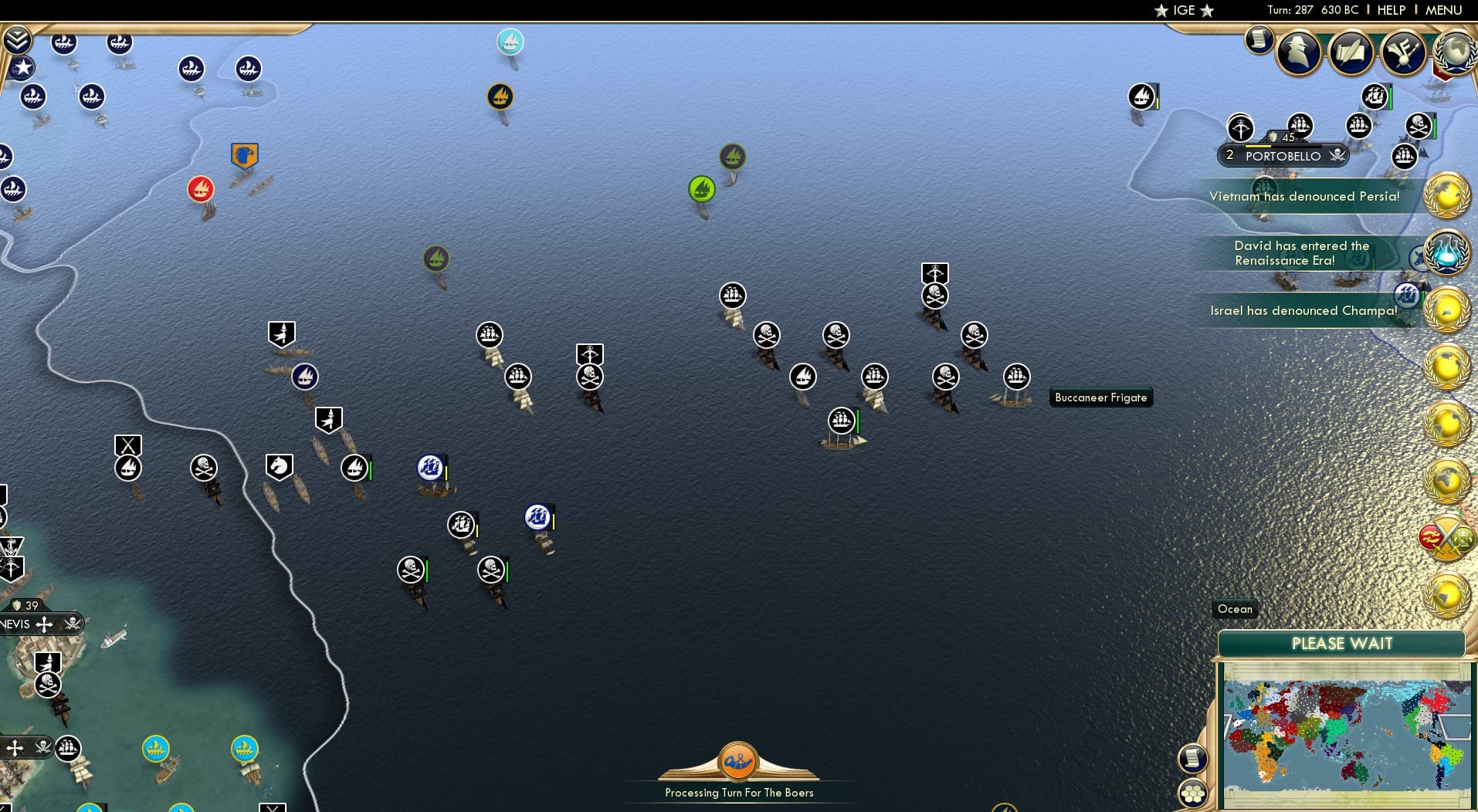Screen dimensions: 1478x812
Task: Click a location on the minimap world map
Action: click(x=1347, y=733)
